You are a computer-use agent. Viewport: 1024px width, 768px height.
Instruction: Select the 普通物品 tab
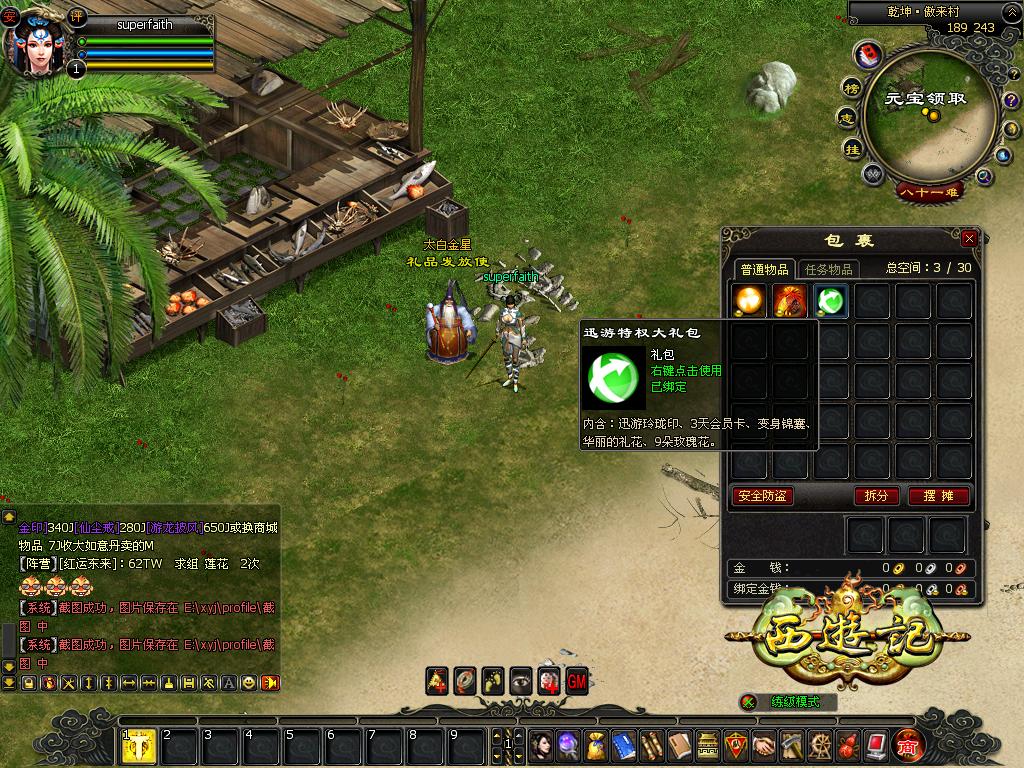tap(765, 269)
